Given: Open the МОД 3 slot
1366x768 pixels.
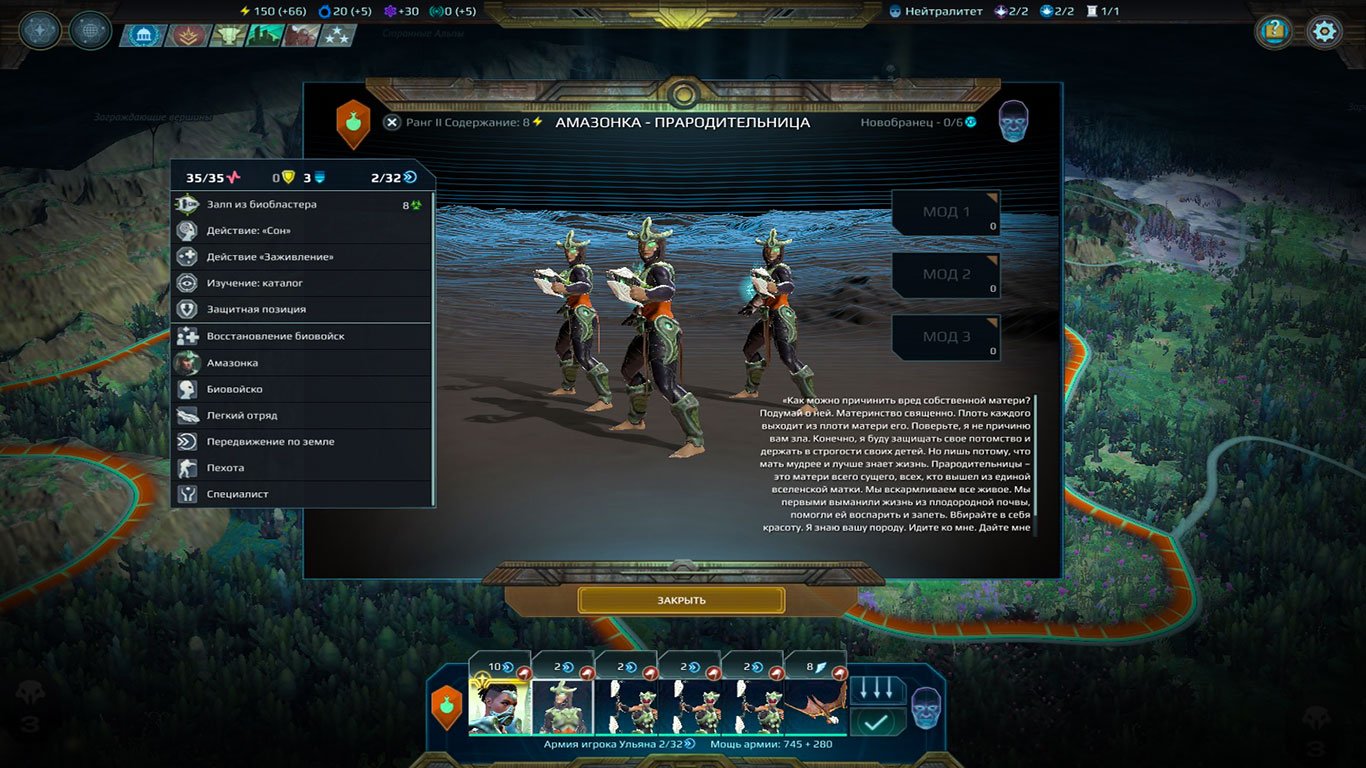Looking at the screenshot, I should (944, 337).
